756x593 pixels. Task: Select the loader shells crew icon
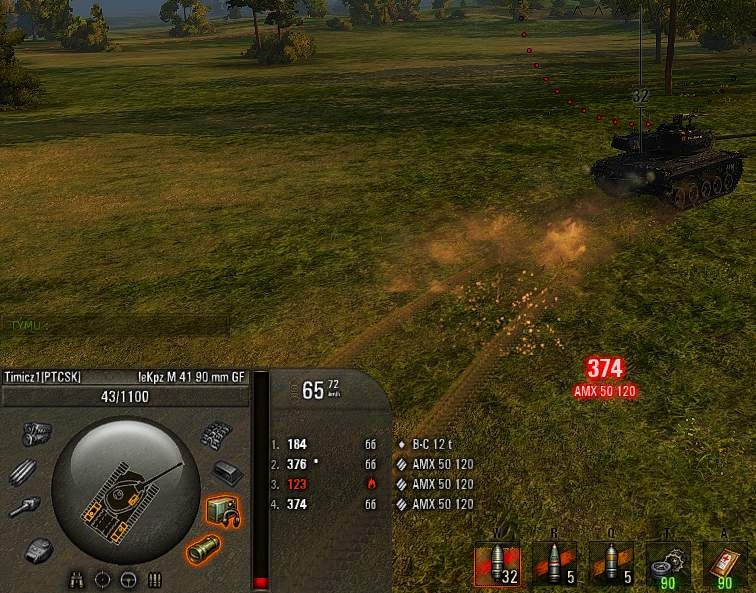pyautogui.click(x=154, y=579)
